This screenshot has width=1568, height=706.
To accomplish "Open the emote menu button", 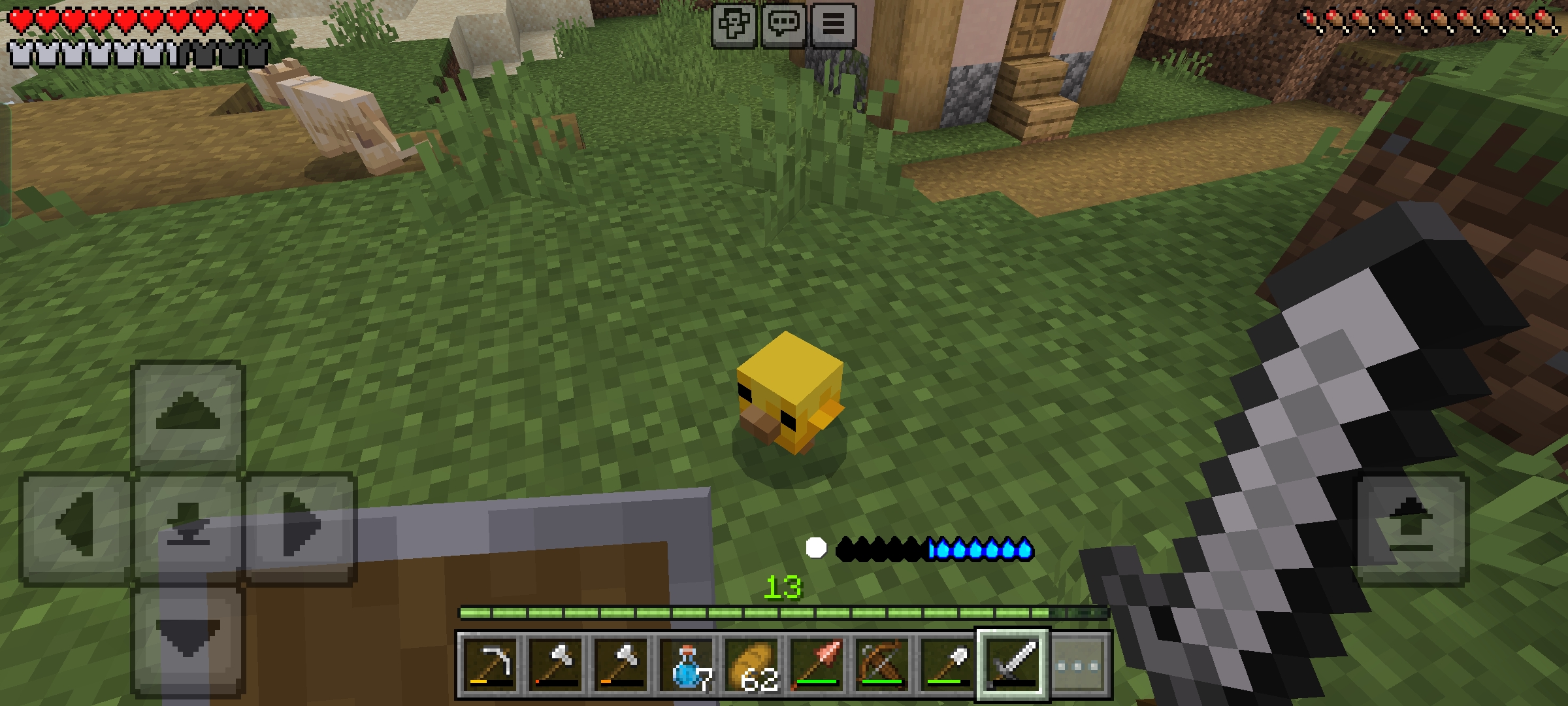I will (x=734, y=25).
